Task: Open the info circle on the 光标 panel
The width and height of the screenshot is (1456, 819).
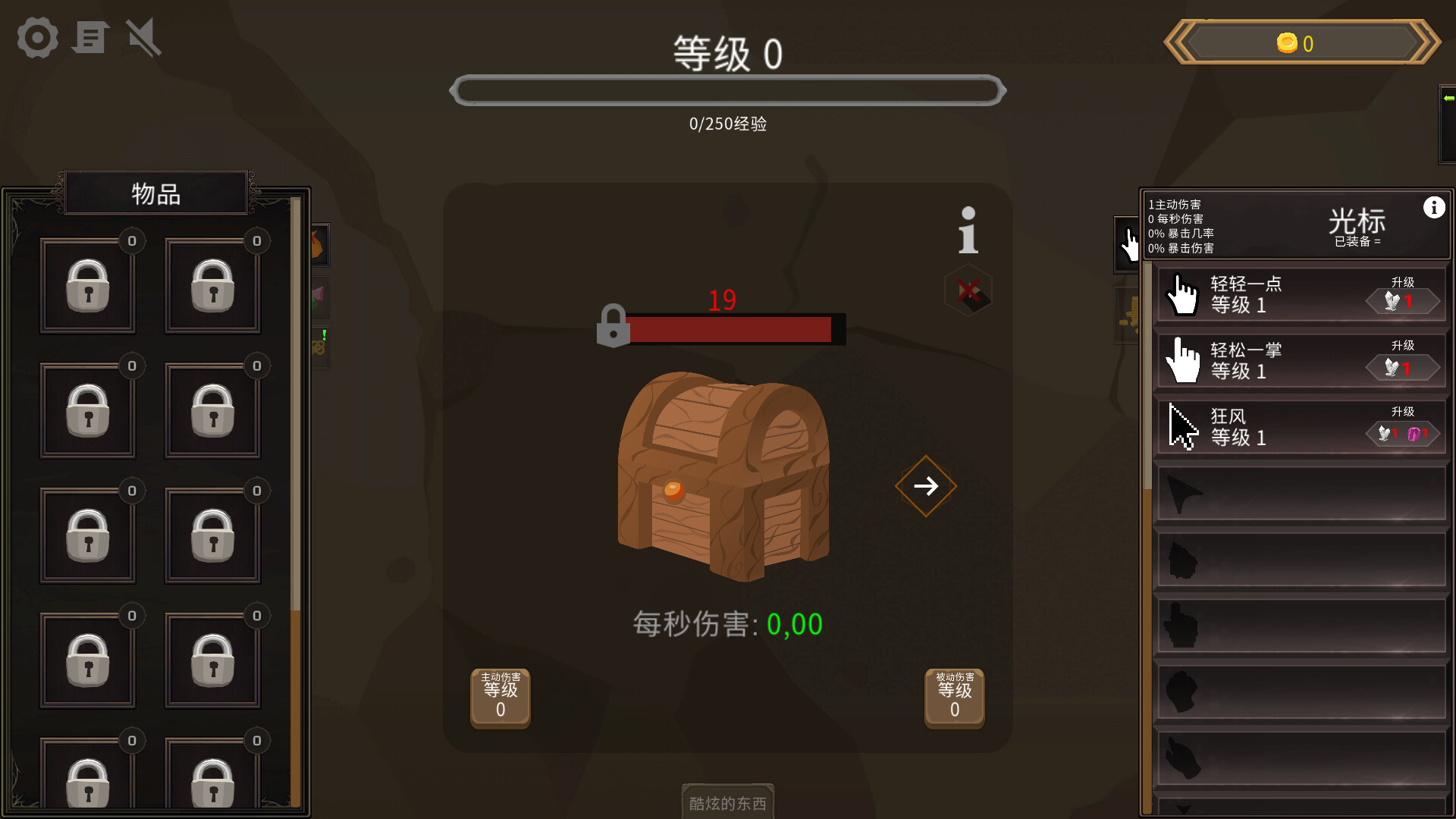Action: pos(1434,206)
